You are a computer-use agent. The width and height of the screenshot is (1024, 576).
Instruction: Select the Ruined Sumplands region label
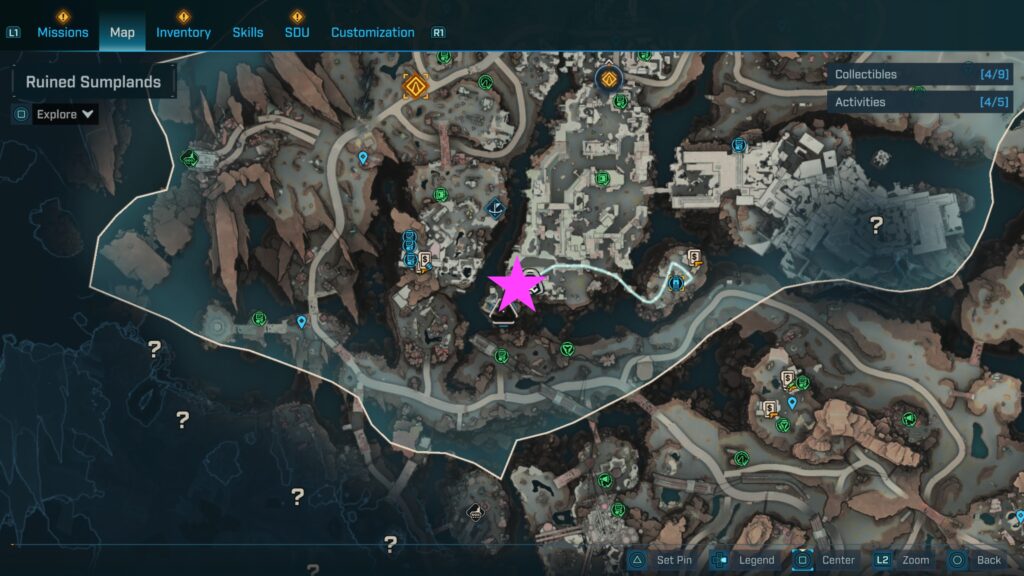pyautogui.click(x=93, y=82)
